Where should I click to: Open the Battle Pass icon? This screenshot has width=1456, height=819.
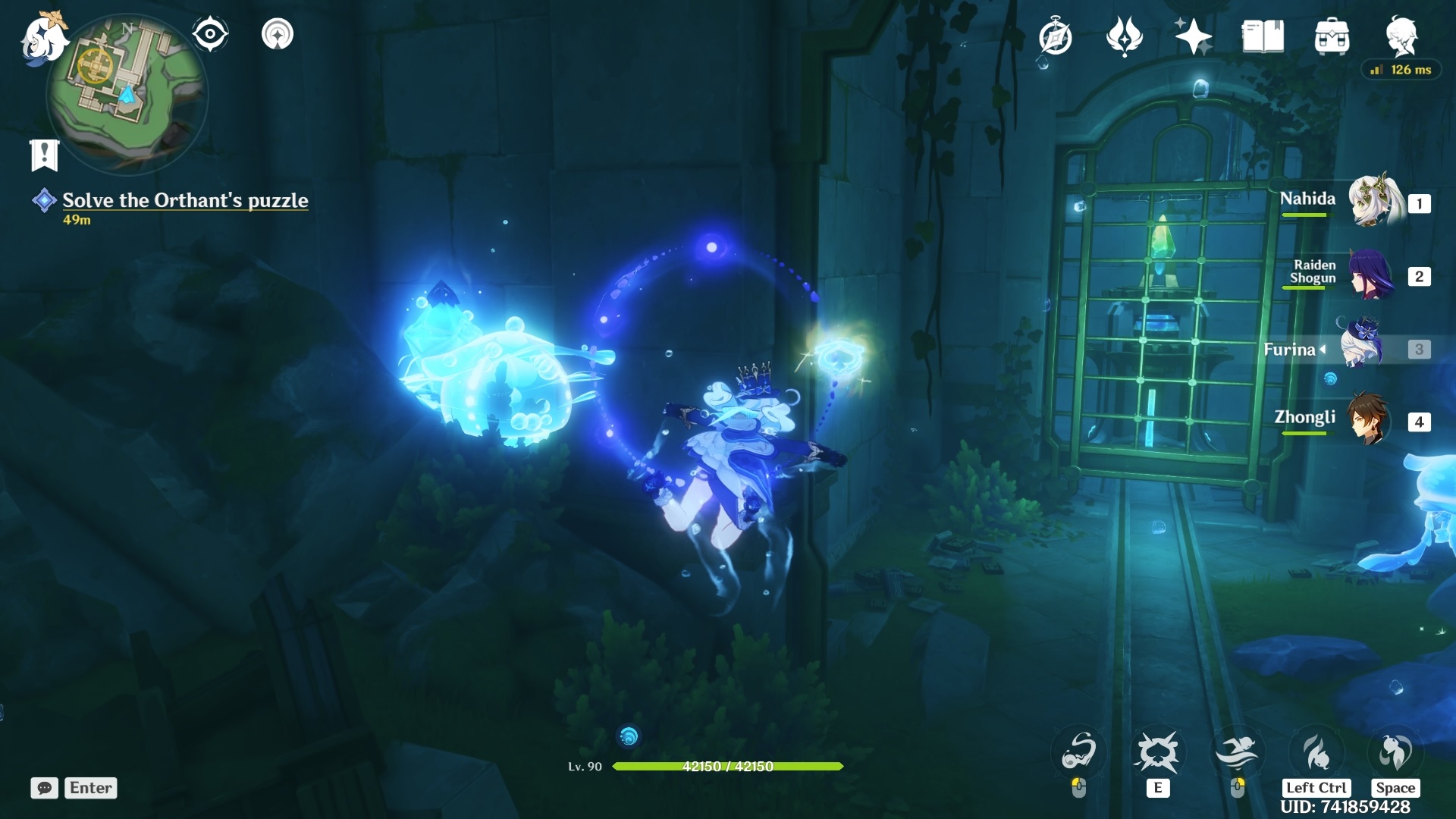pos(1125,36)
